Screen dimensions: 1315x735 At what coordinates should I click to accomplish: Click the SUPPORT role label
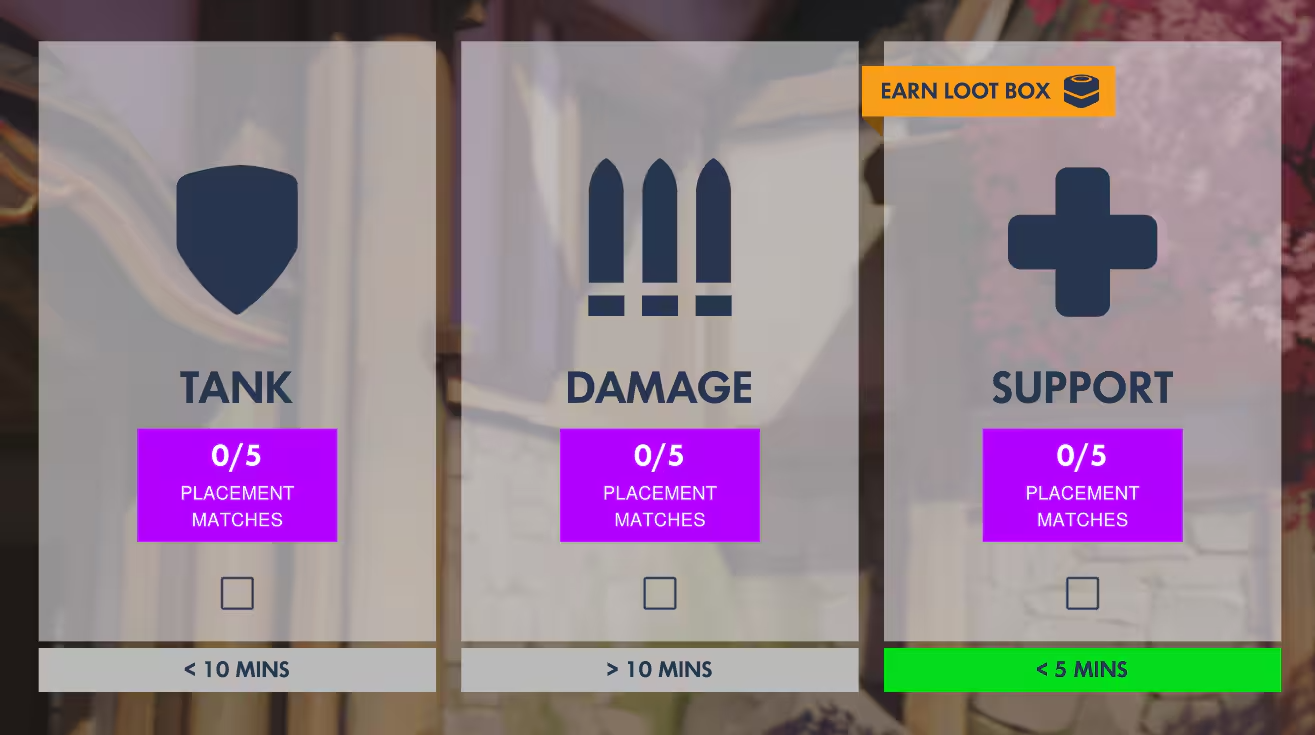[x=1082, y=387]
